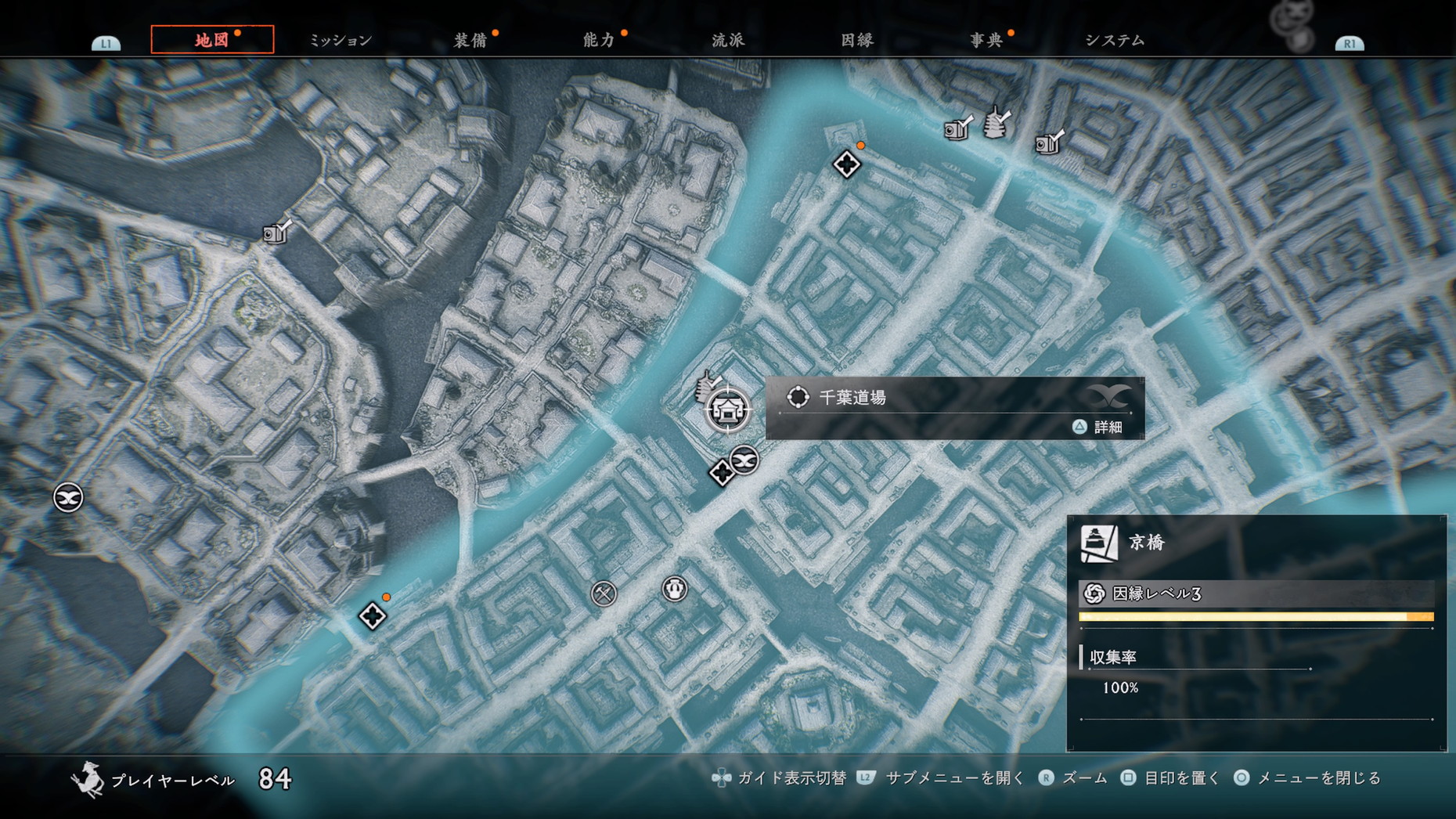Select the 千葉道場 dojo map marker
Image resolution: width=1456 pixels, height=819 pixels.
pyautogui.click(x=728, y=409)
